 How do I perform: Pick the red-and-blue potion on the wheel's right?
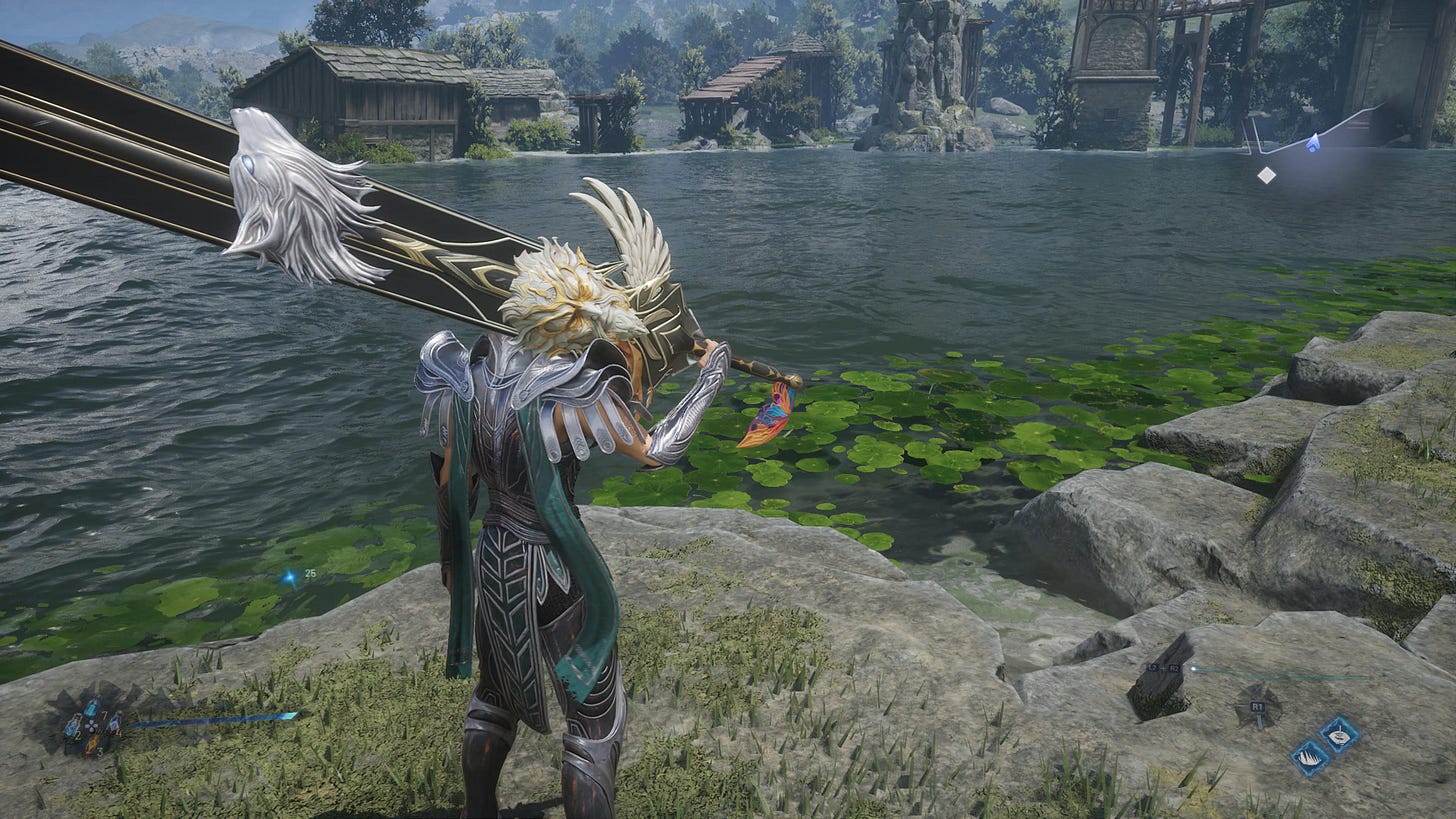114,726
